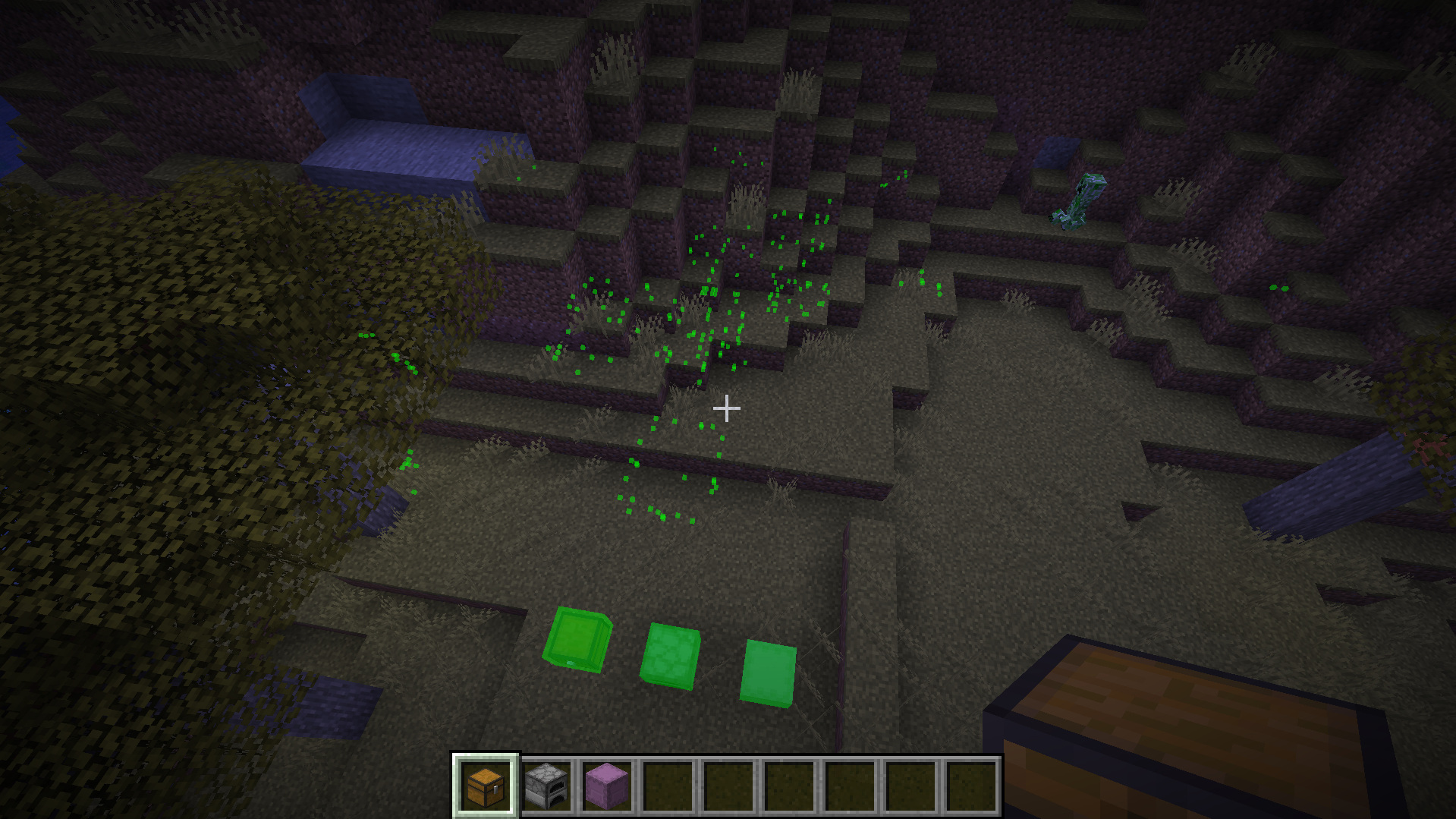Select the furnace hotbar slot
The image size is (1456, 819).
click(546, 786)
